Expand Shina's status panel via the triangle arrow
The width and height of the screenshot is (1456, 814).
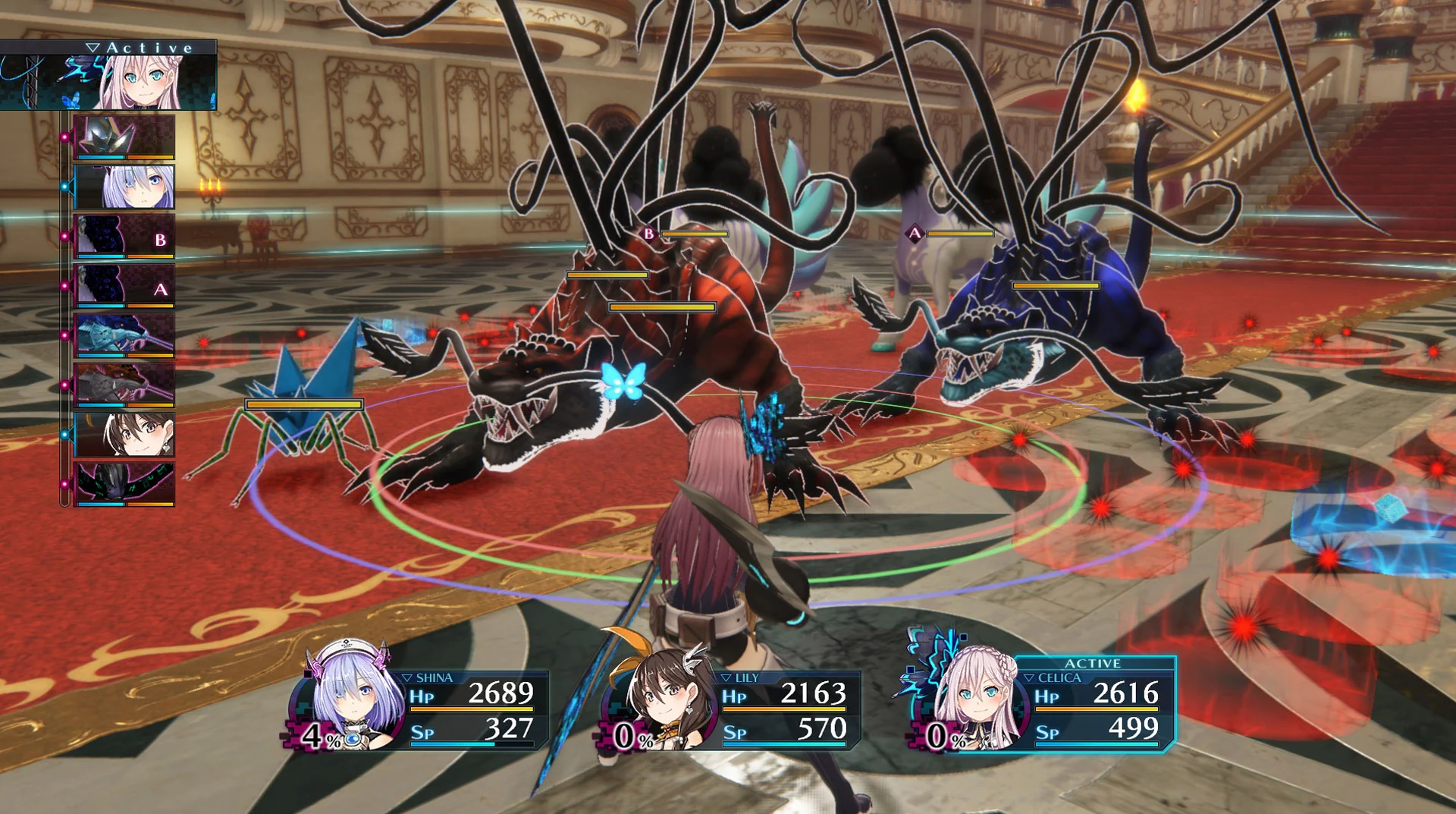pos(407,677)
